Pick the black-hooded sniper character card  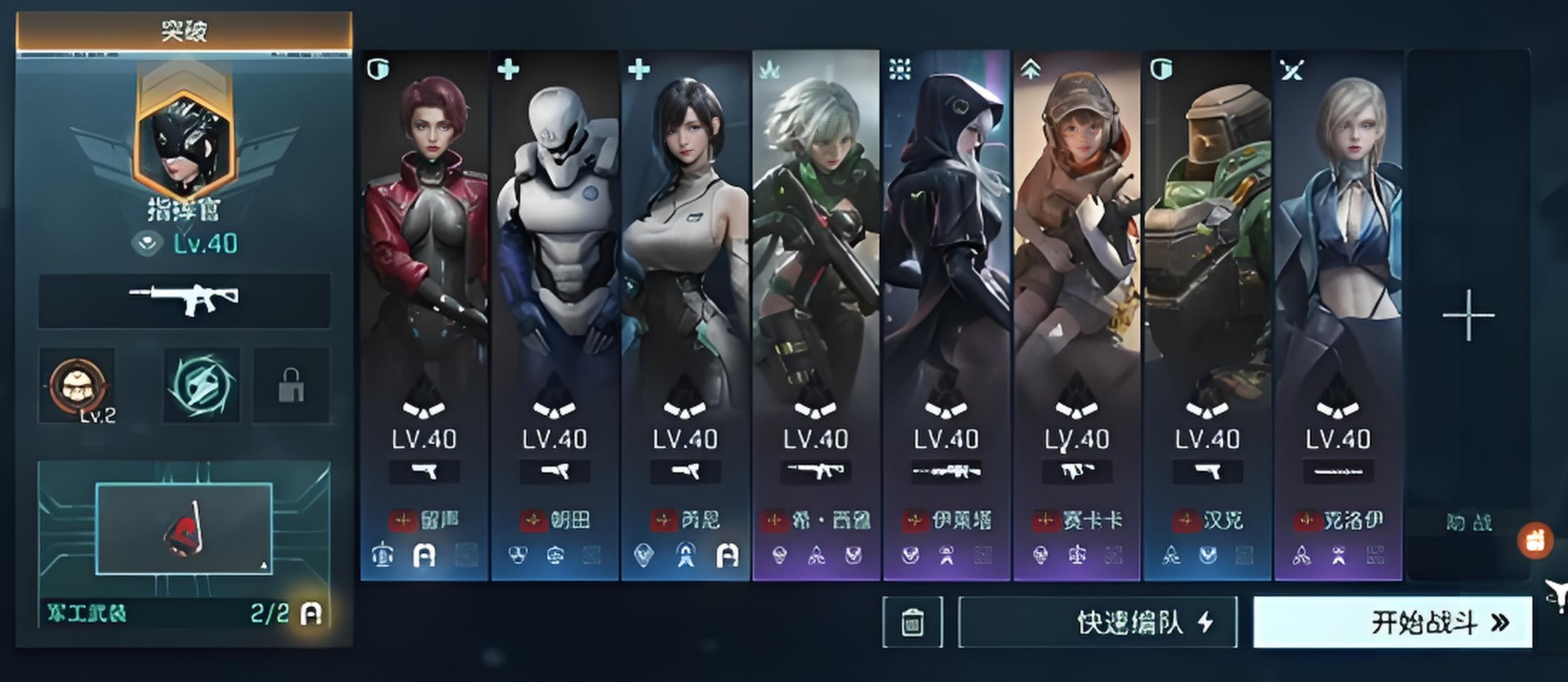pyautogui.click(x=946, y=266)
